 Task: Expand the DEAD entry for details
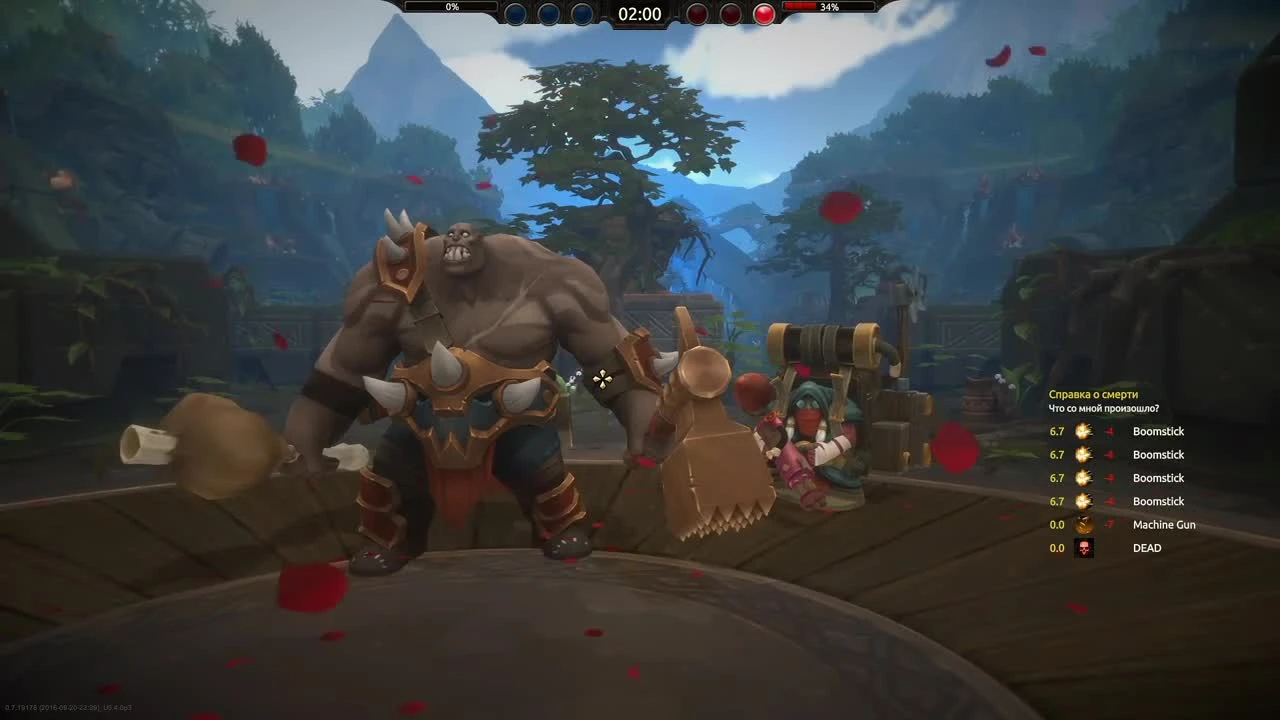click(1146, 547)
